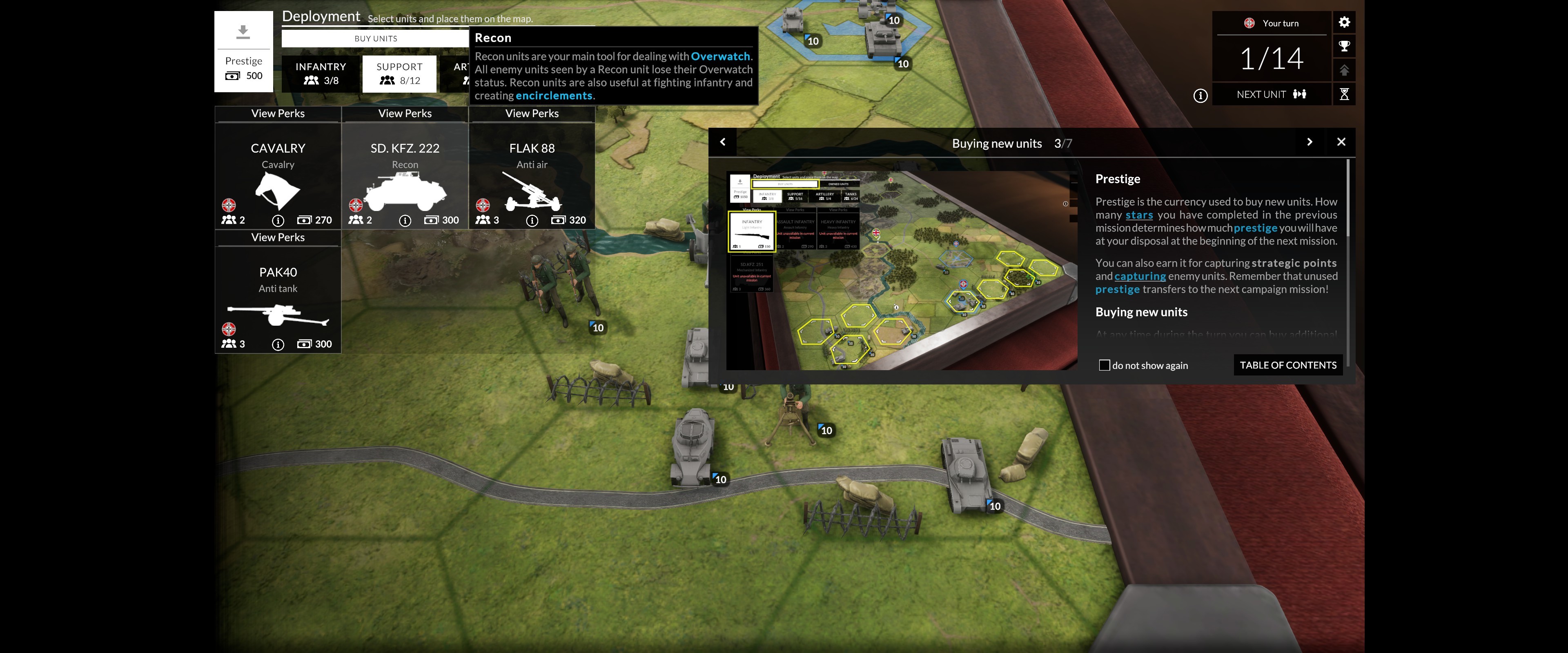
Task: Click the unit promotion double-arrow icon
Action: click(x=1345, y=69)
